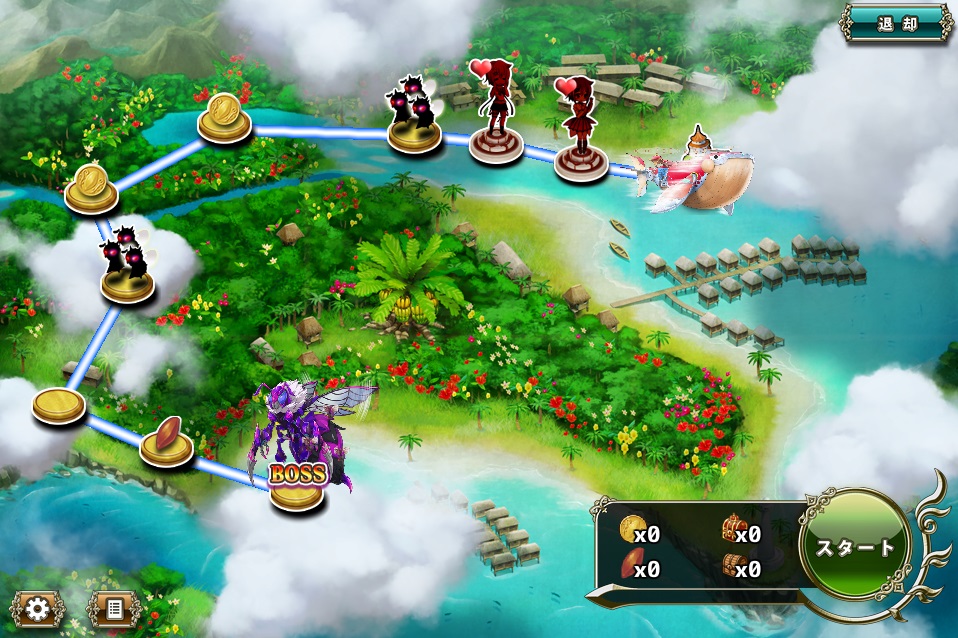Tap the green スタート start button
This screenshot has height=638, width=958.
[x=857, y=548]
